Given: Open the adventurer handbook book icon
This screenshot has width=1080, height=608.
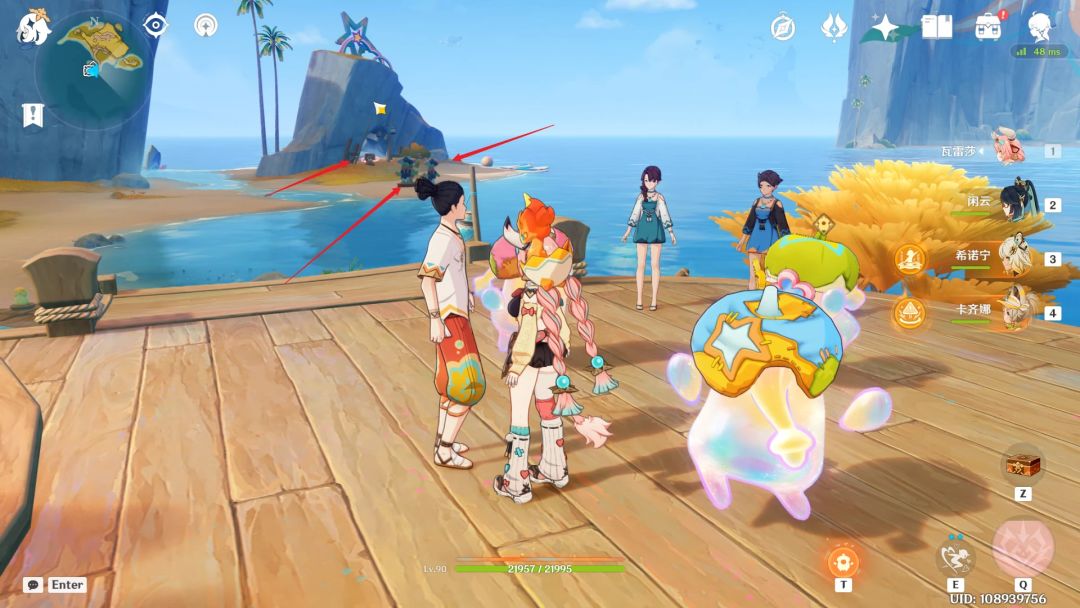Looking at the screenshot, I should [x=937, y=27].
